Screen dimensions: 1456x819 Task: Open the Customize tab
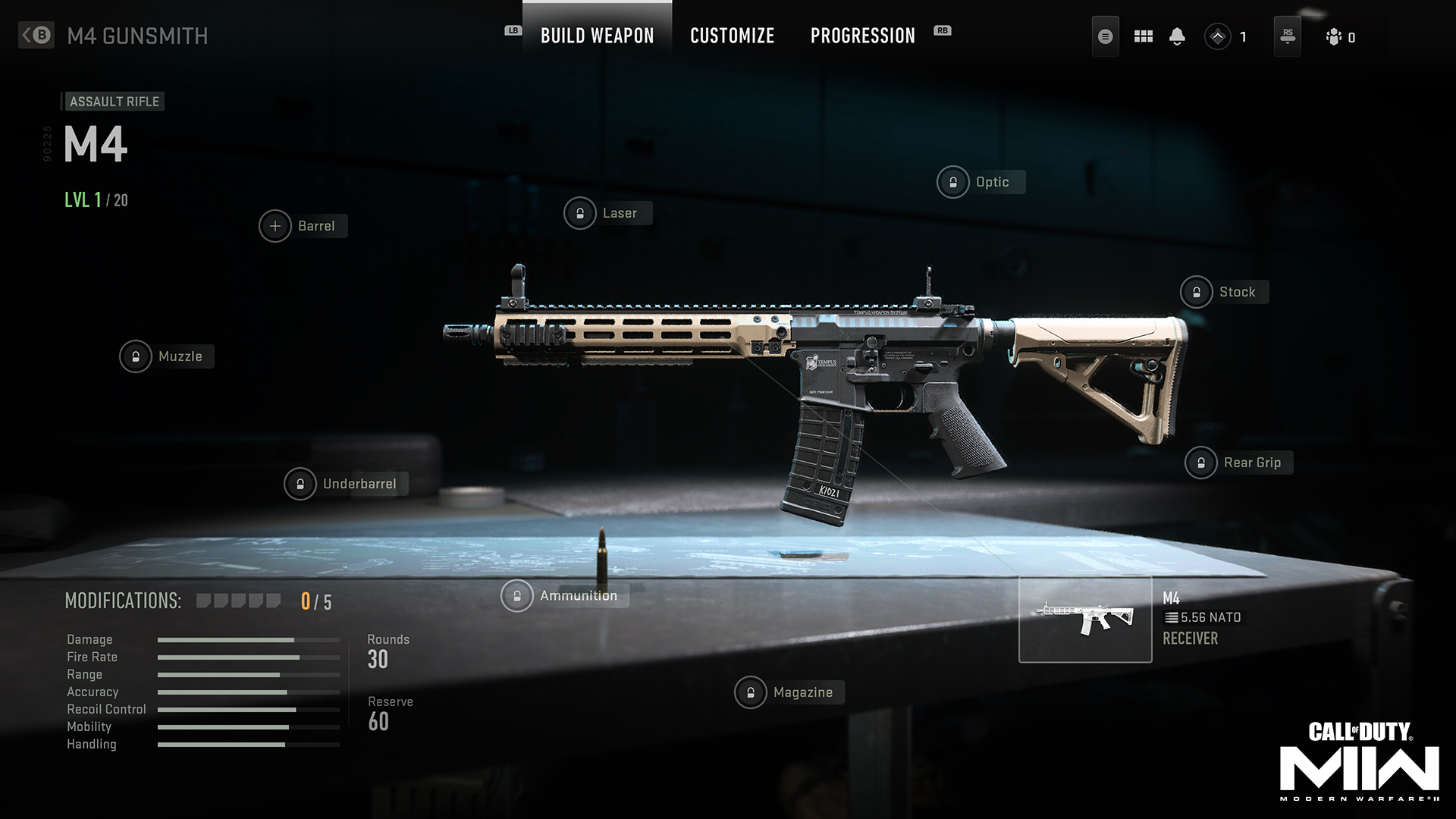click(732, 36)
